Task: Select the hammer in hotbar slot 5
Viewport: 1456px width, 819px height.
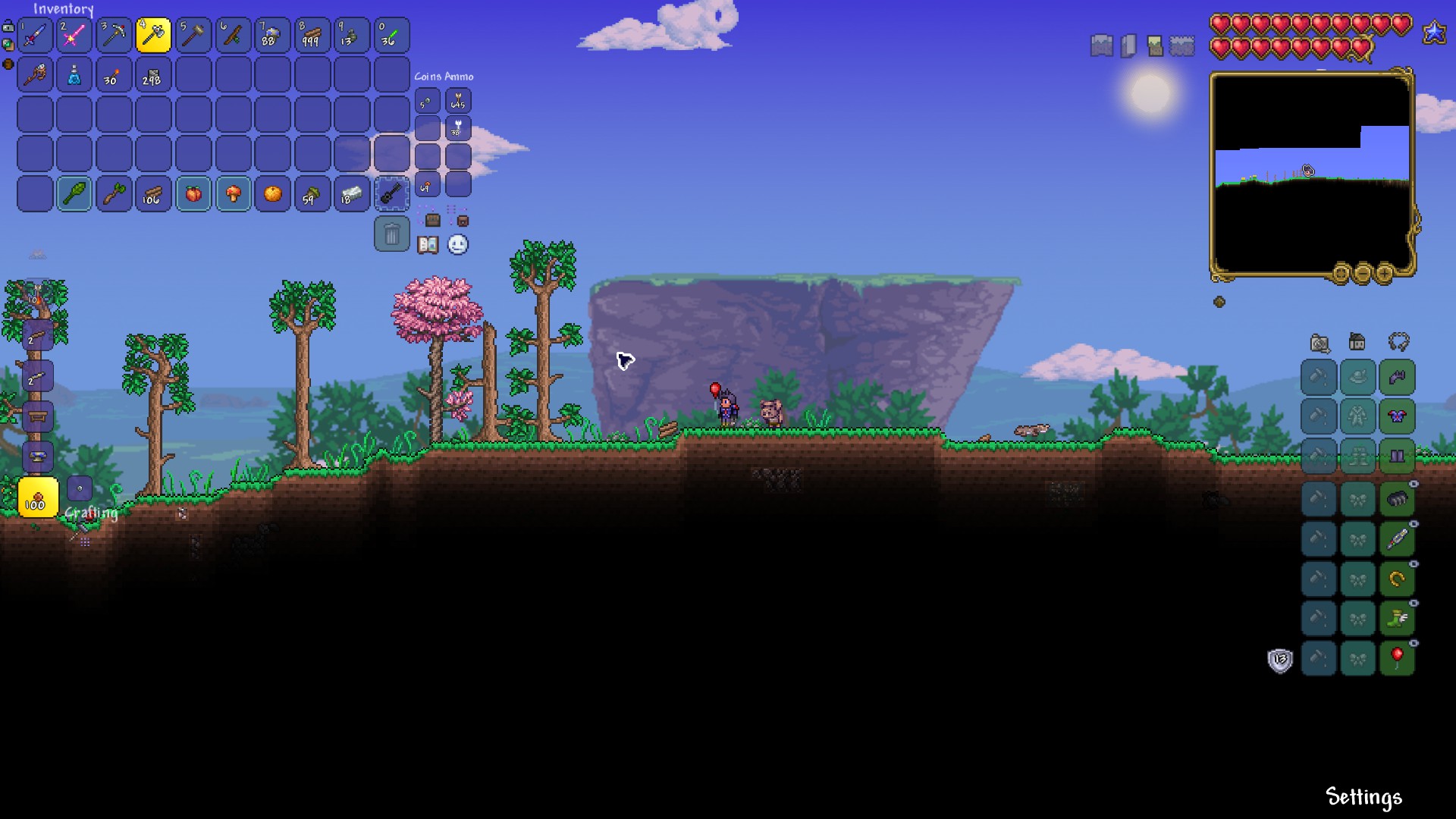Action: [x=193, y=35]
